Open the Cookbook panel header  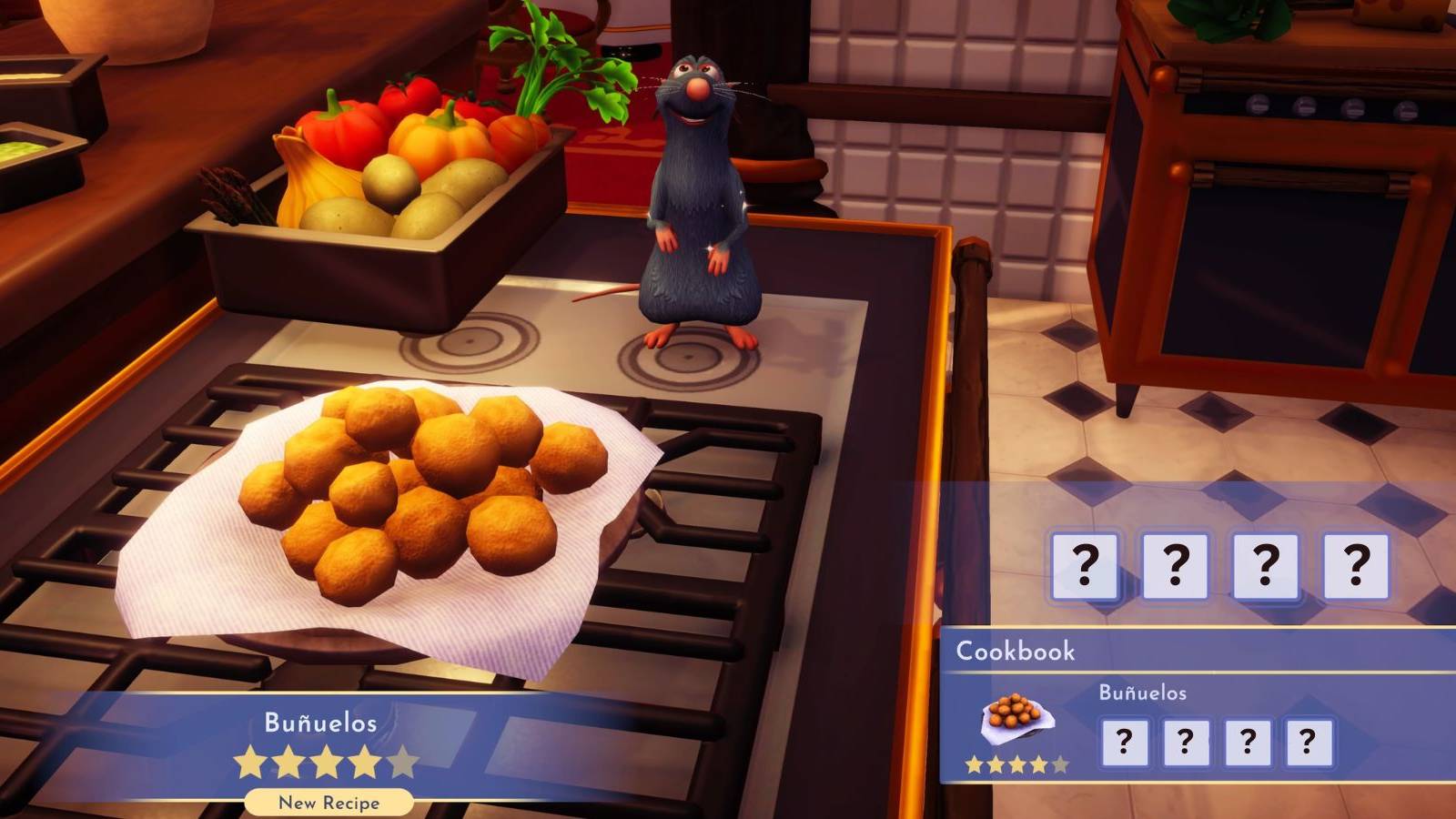[1016, 651]
